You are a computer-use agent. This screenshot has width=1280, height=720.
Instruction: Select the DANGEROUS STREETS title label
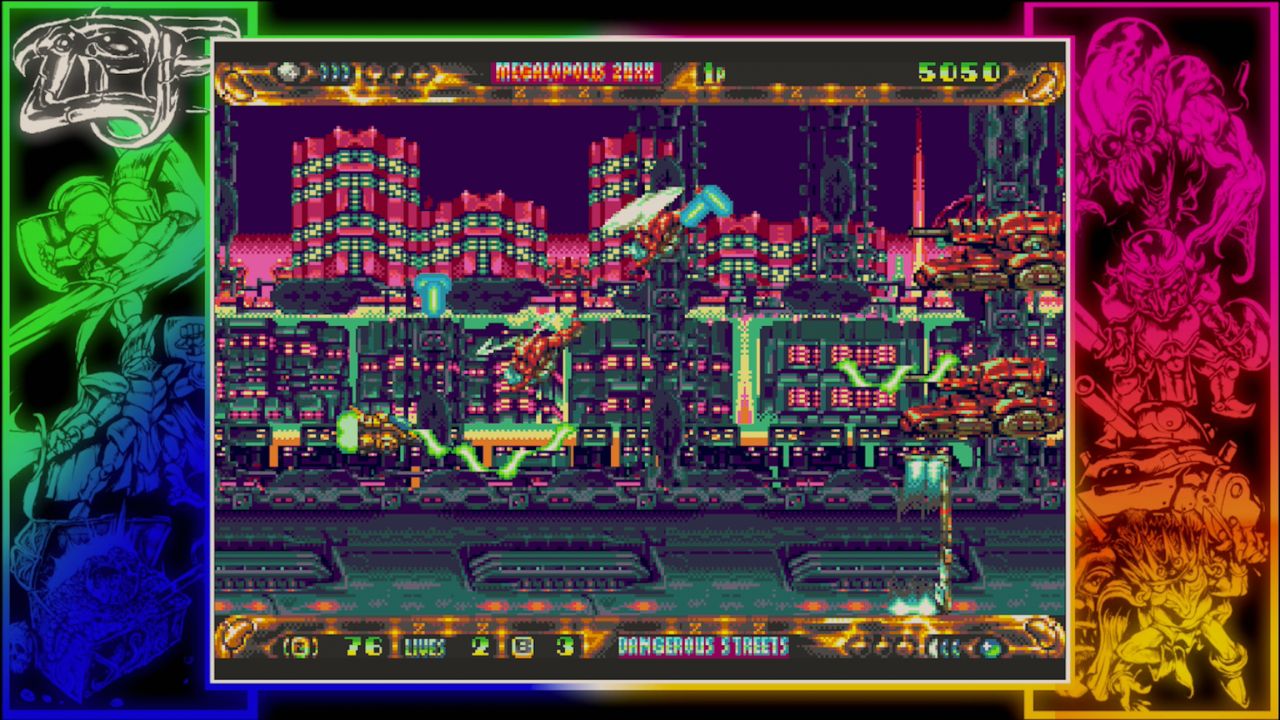click(x=702, y=647)
